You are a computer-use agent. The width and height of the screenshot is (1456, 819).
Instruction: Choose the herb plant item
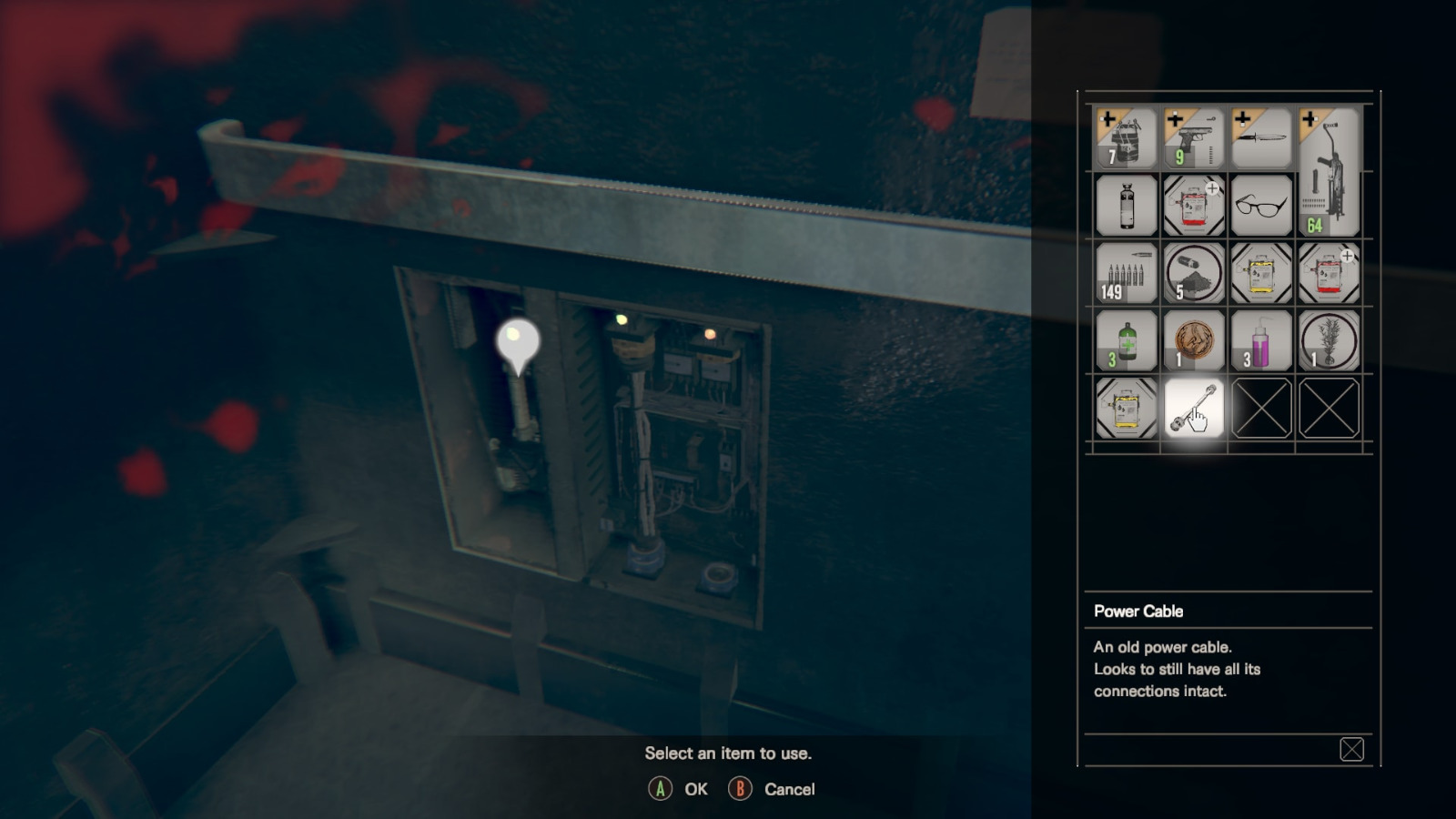pyautogui.click(x=1328, y=340)
